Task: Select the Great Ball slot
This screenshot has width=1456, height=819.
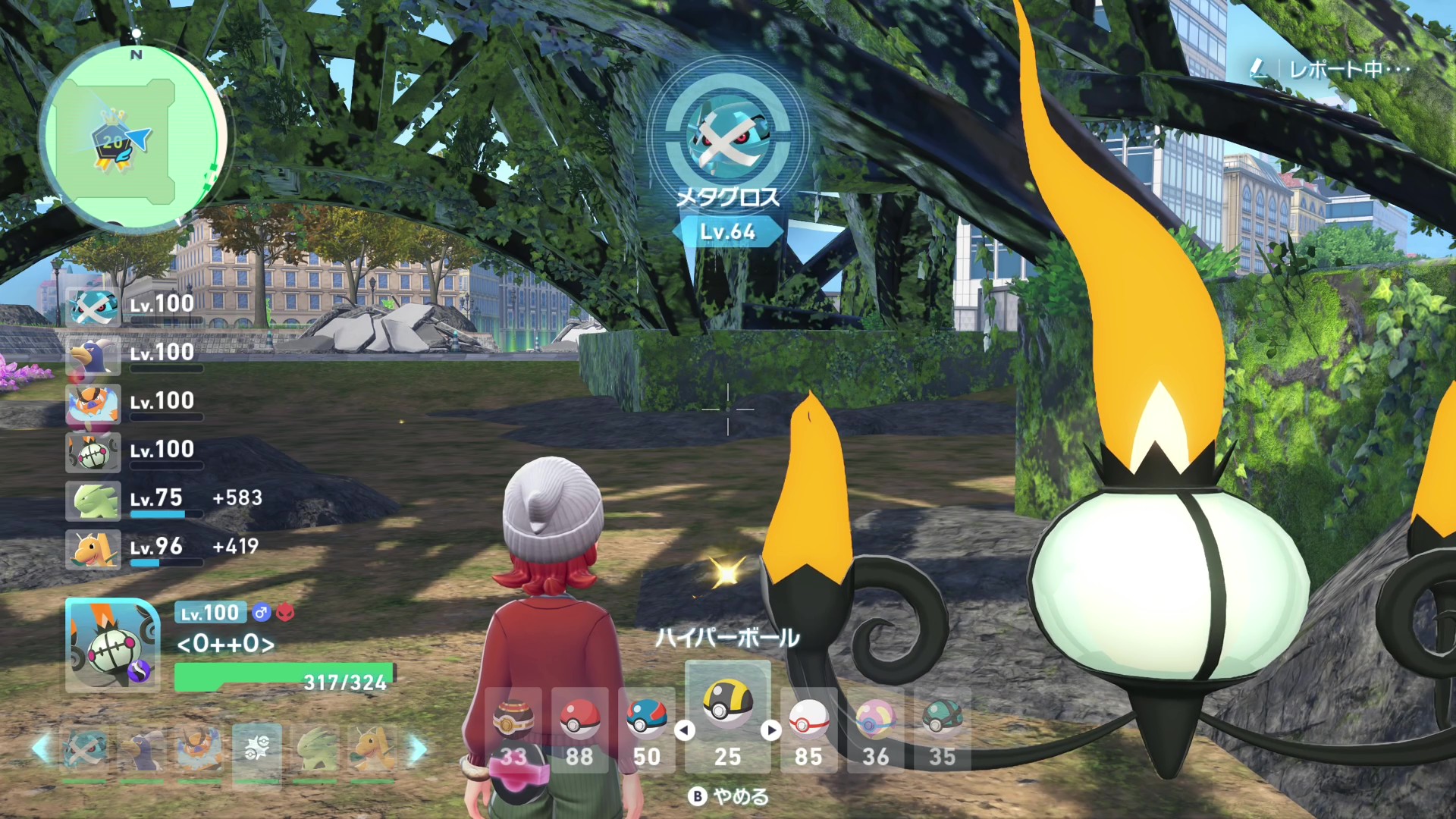Action: click(646, 722)
